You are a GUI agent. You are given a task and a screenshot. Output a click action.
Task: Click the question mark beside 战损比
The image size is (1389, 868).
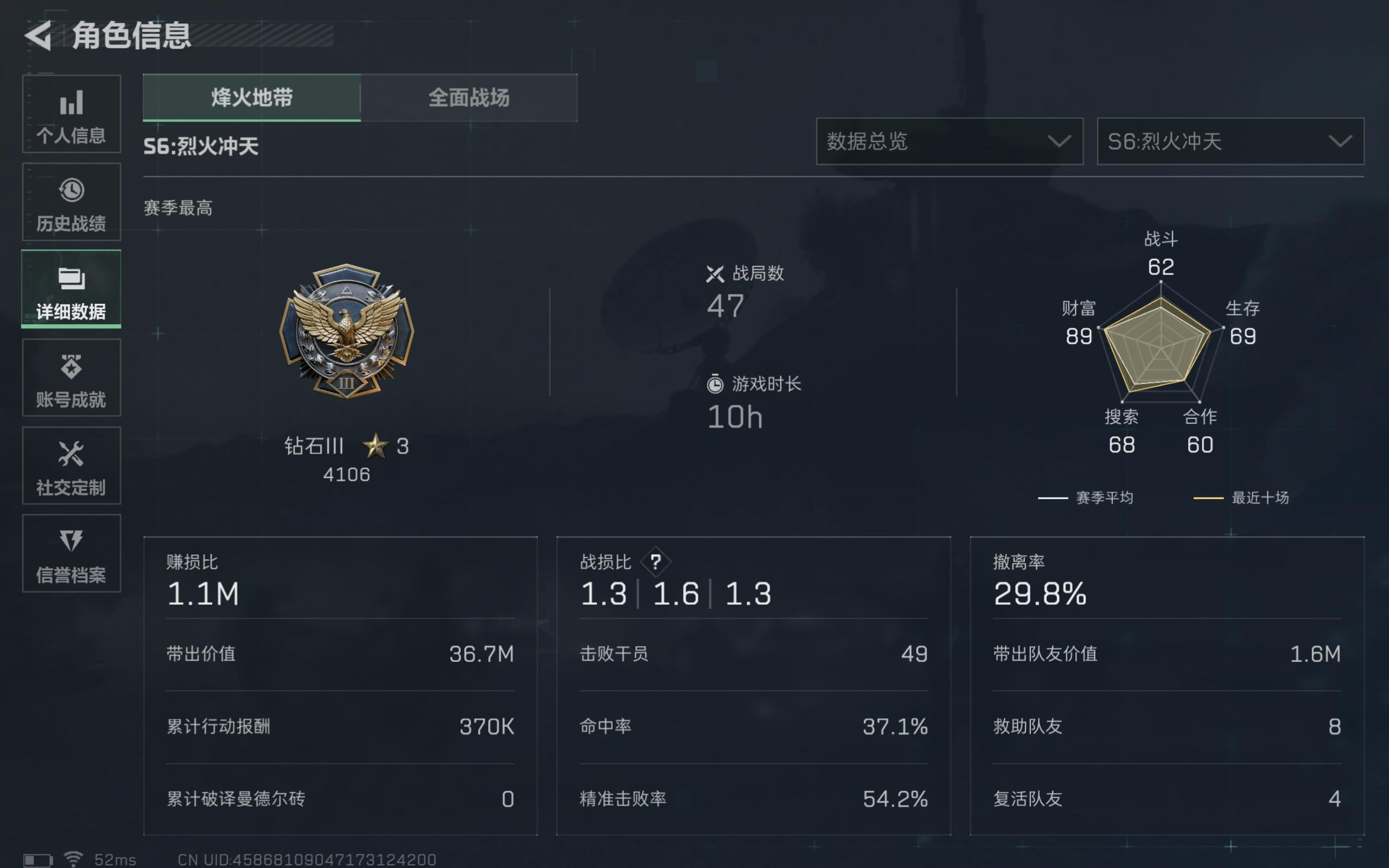click(656, 561)
